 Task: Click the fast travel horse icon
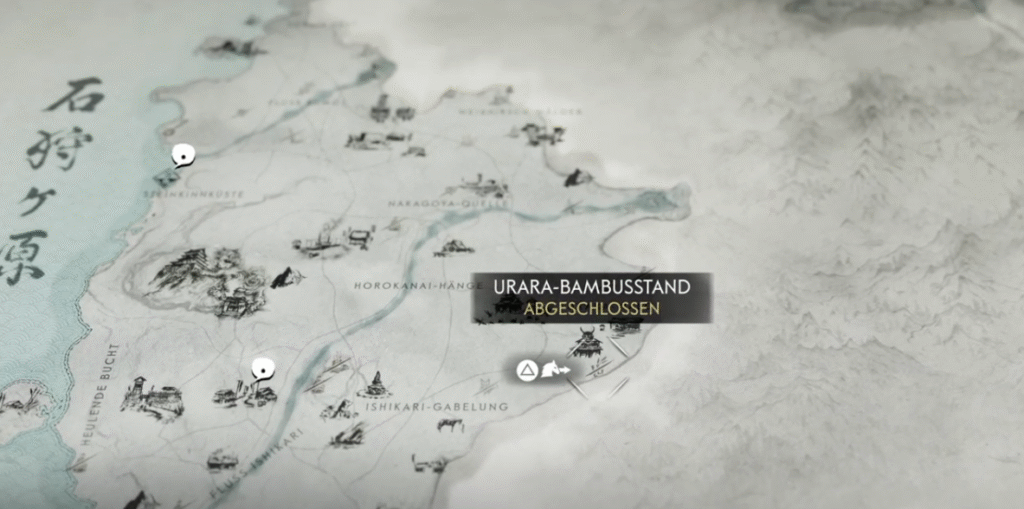(x=555, y=372)
